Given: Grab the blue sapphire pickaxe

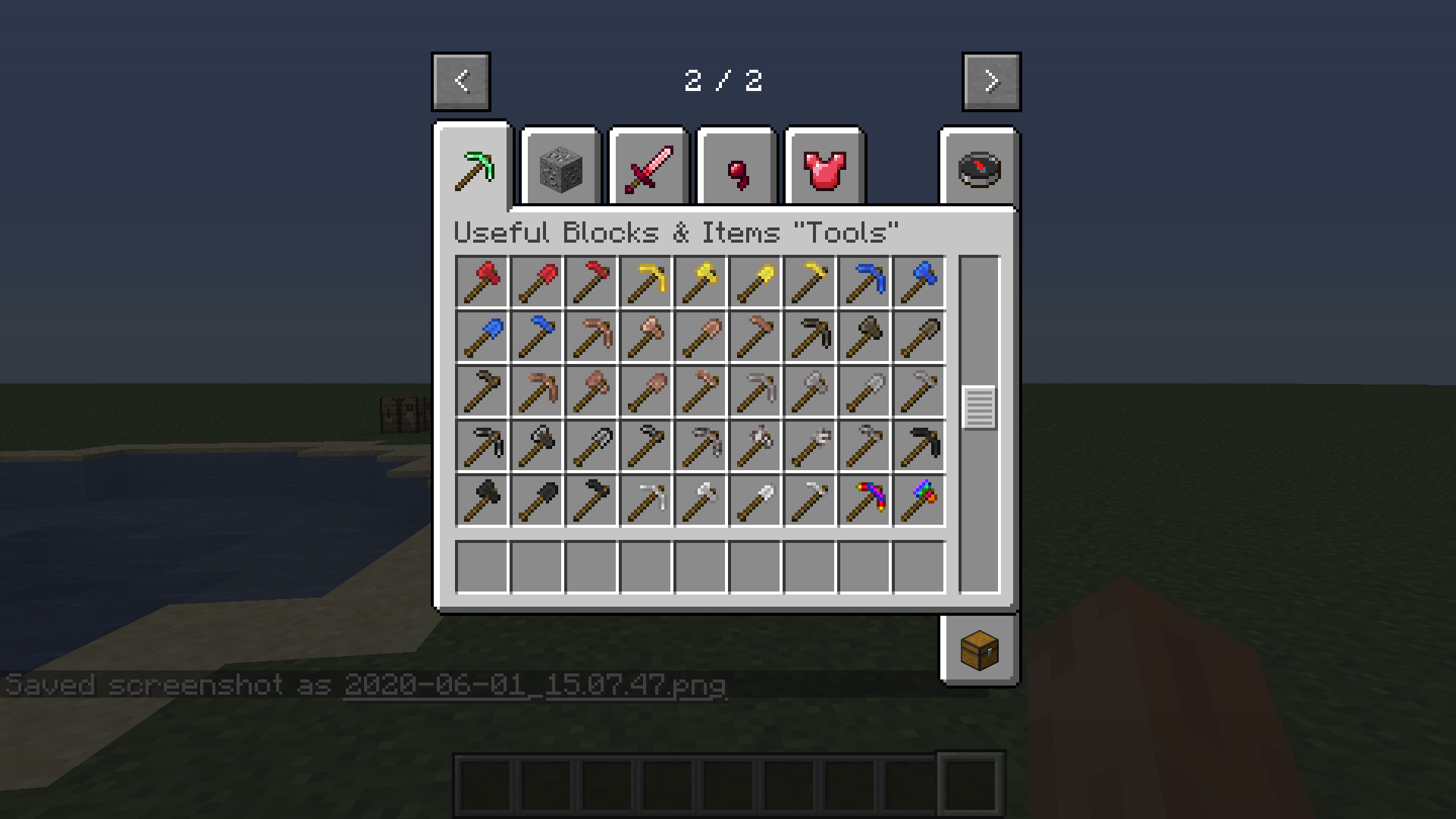Looking at the screenshot, I should coord(864,281).
